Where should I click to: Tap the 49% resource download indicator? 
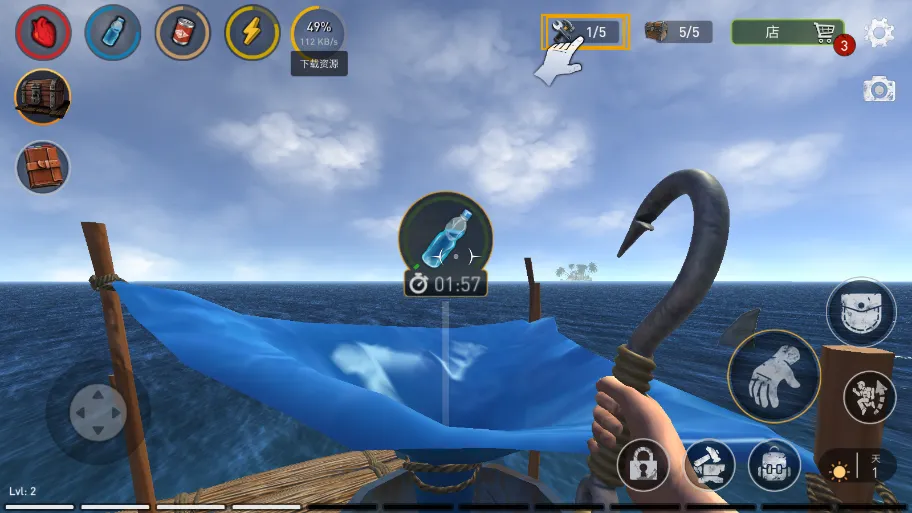pos(319,33)
